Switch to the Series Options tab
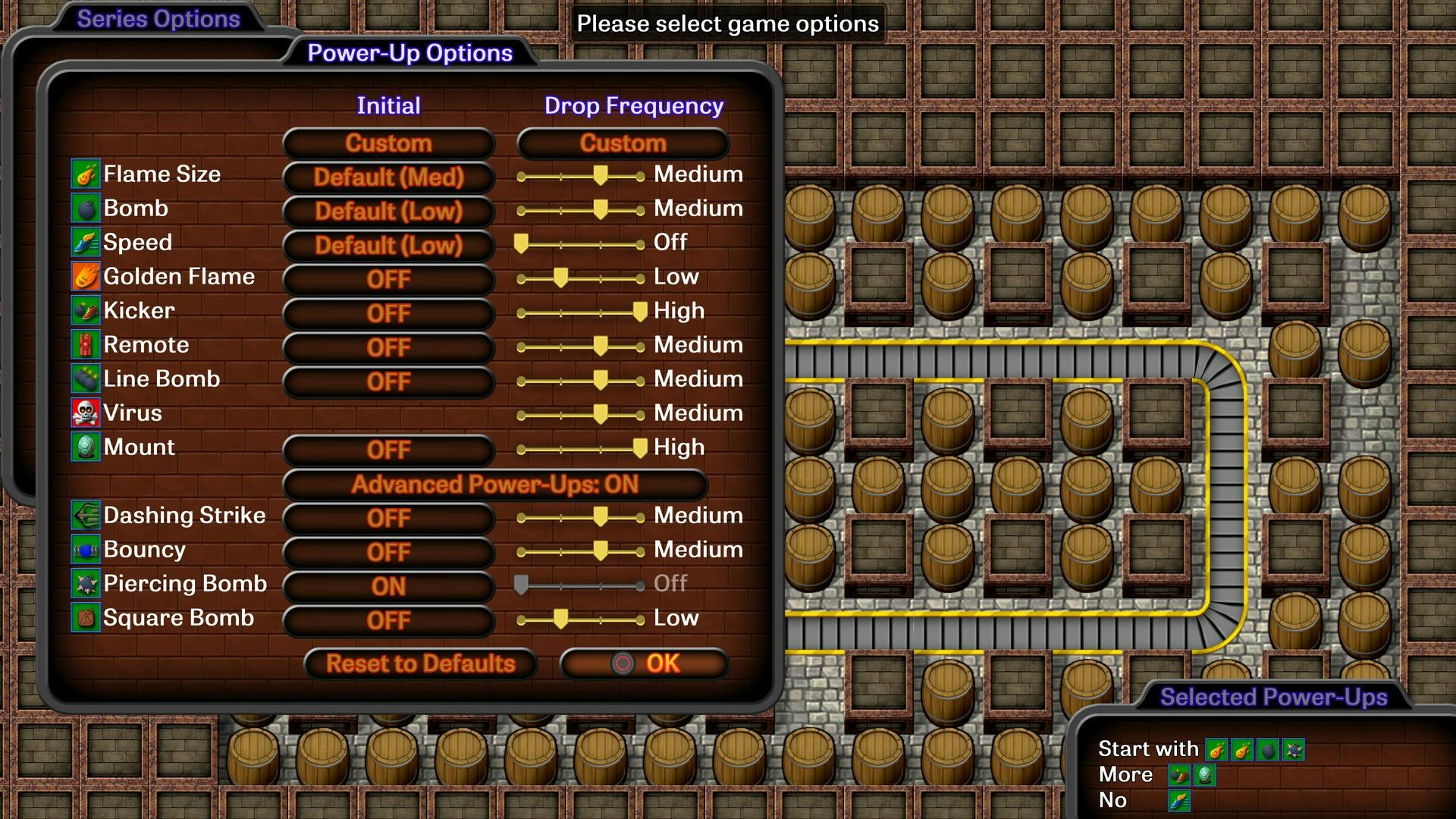The image size is (1456, 819). pos(158,19)
